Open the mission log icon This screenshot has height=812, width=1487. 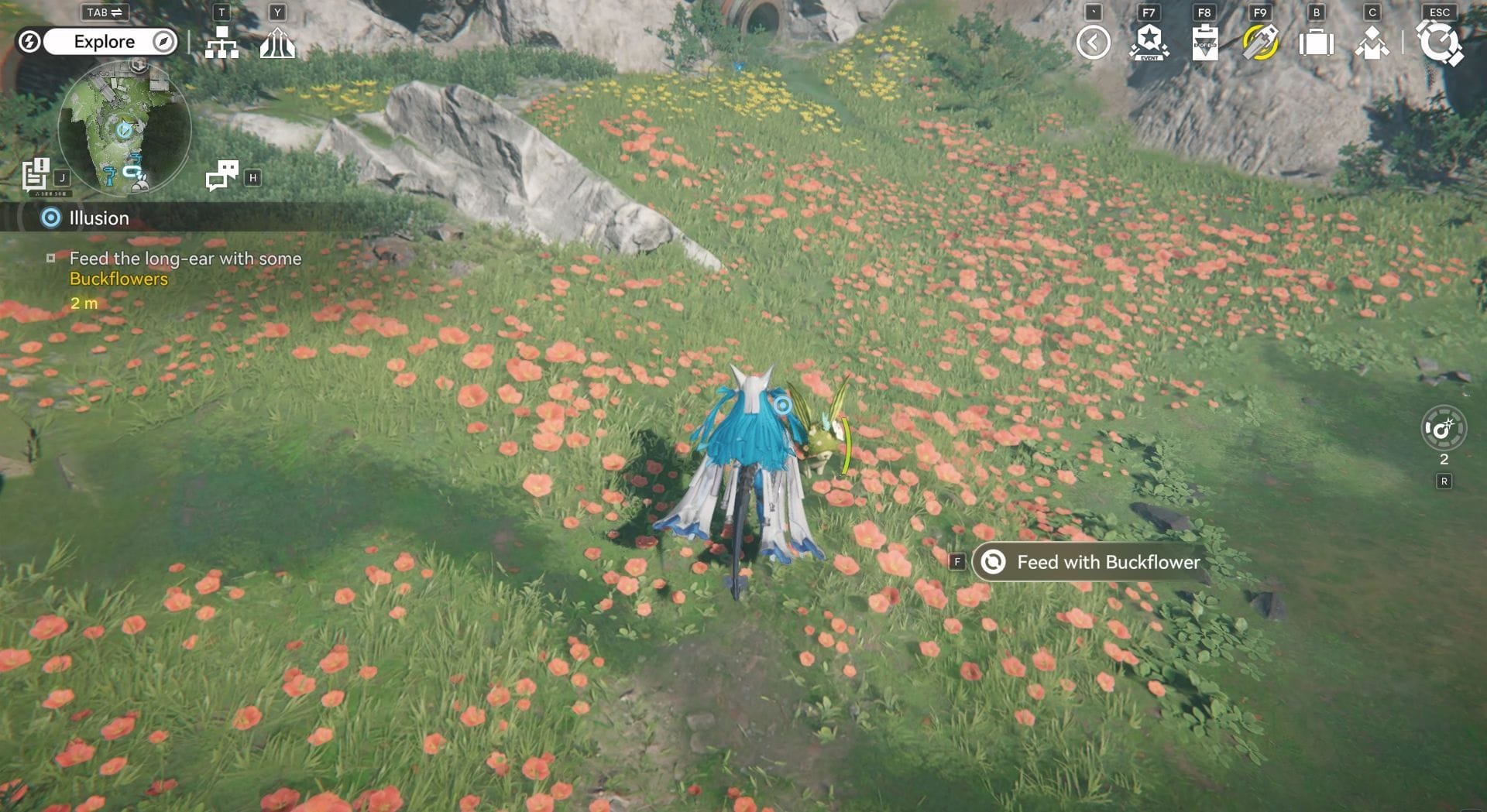point(36,175)
